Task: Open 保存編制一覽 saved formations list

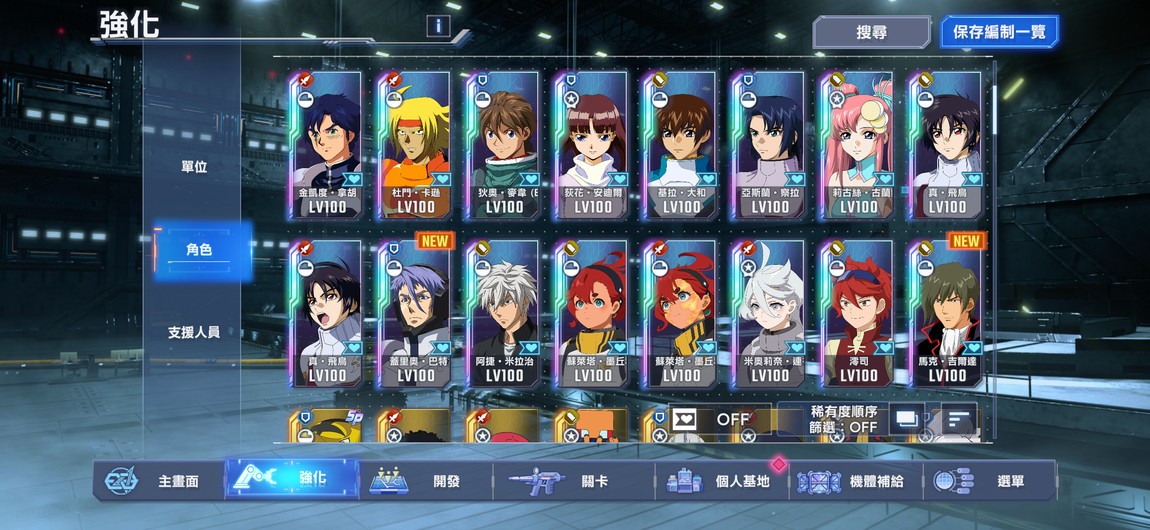Action: point(998,32)
